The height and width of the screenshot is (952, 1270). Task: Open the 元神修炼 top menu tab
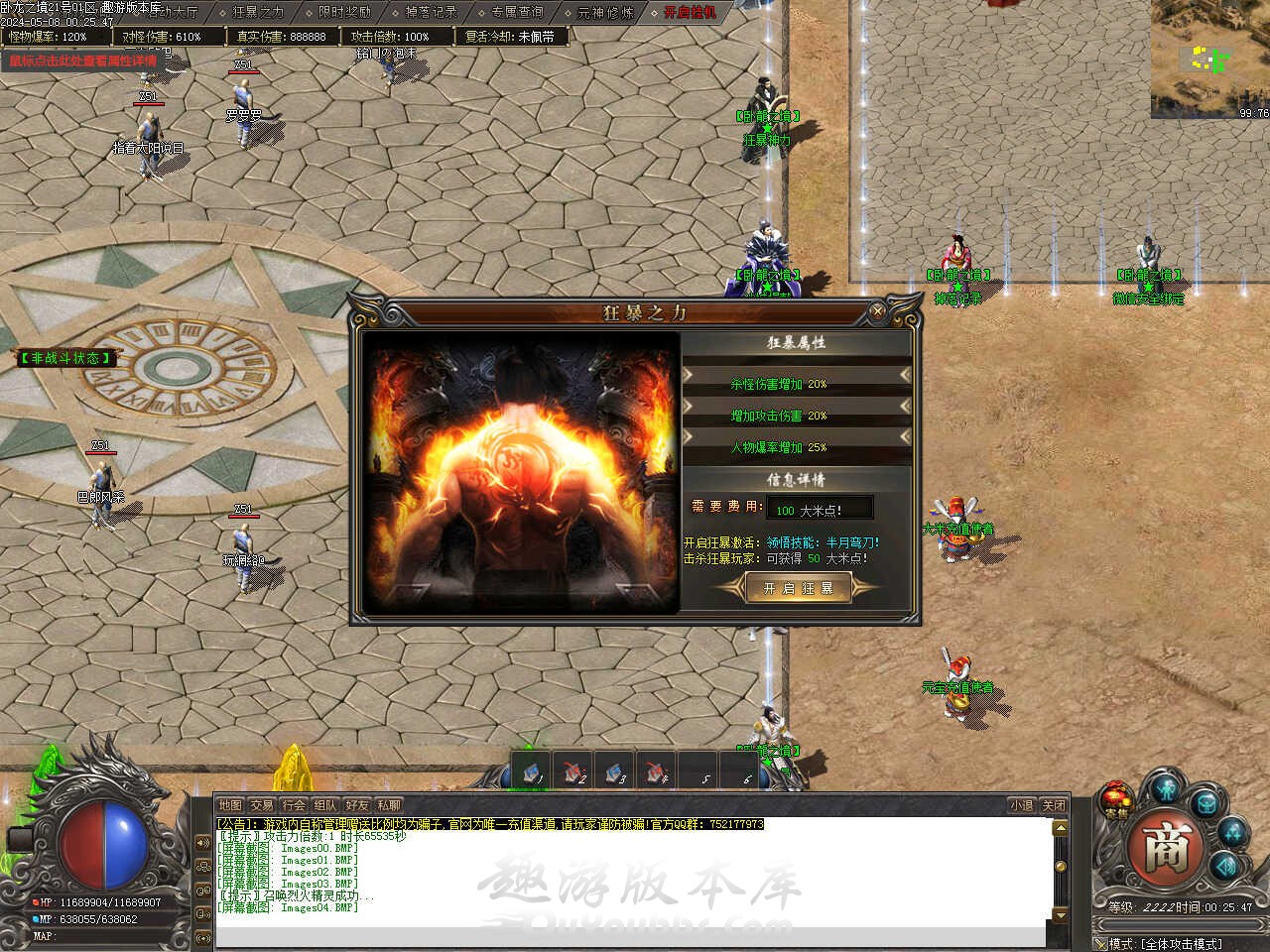click(604, 13)
